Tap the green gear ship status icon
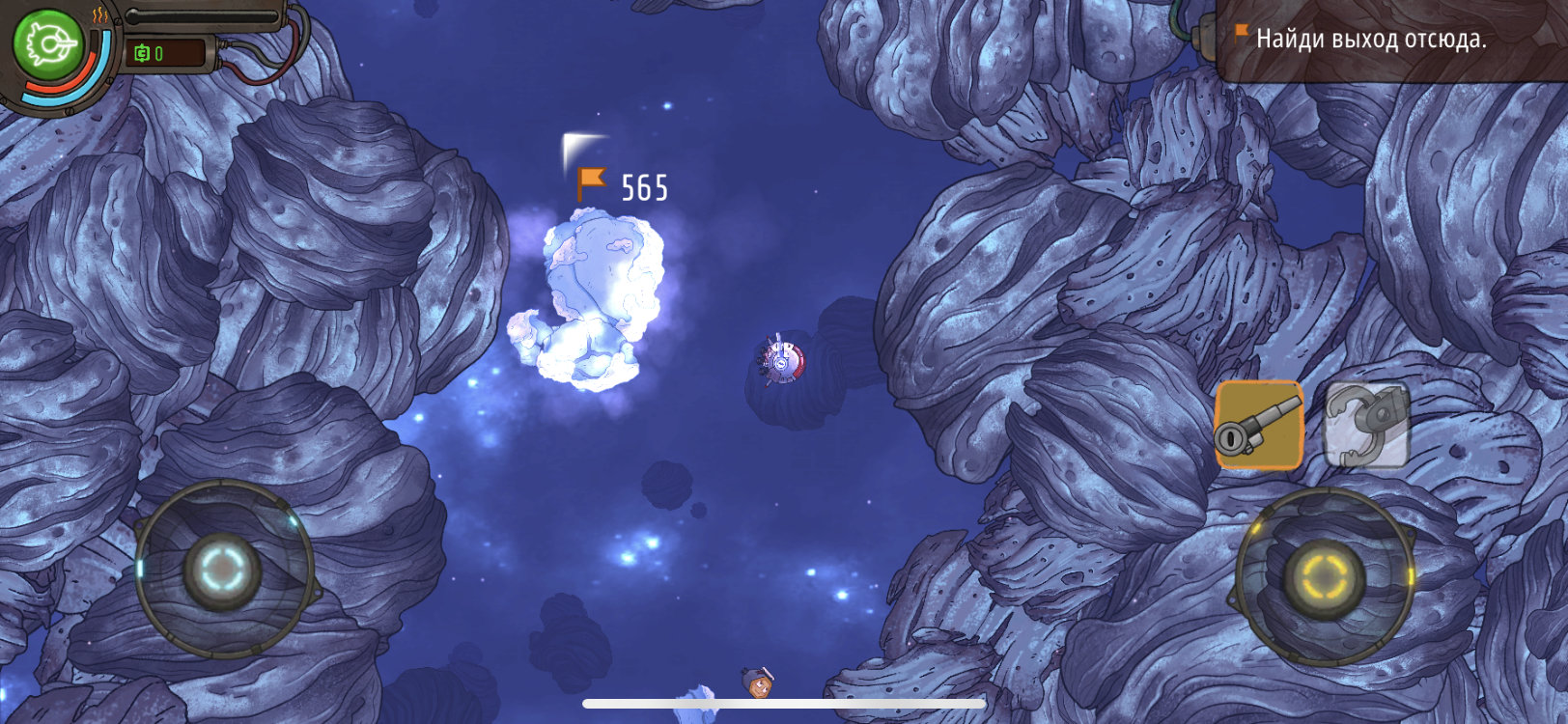 [48, 44]
